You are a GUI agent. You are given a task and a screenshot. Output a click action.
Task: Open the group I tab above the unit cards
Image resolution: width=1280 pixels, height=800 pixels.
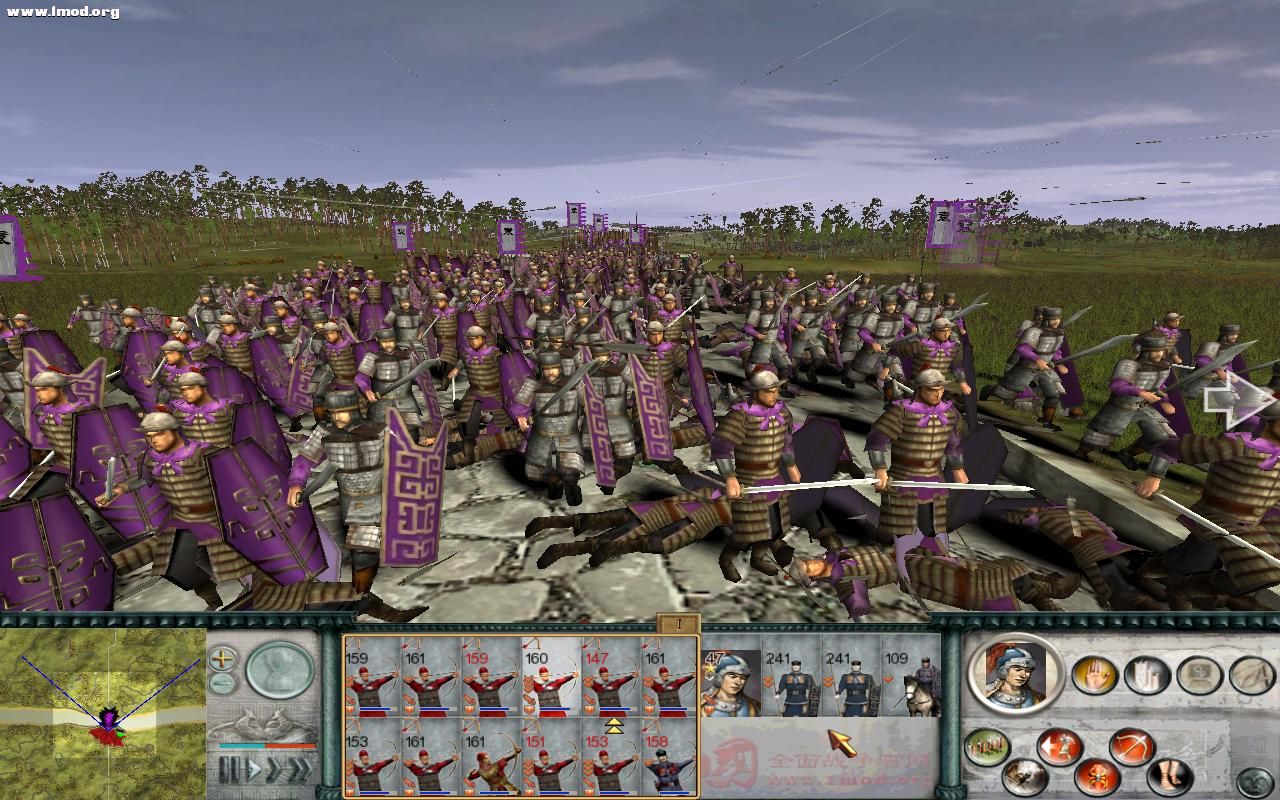(678, 621)
